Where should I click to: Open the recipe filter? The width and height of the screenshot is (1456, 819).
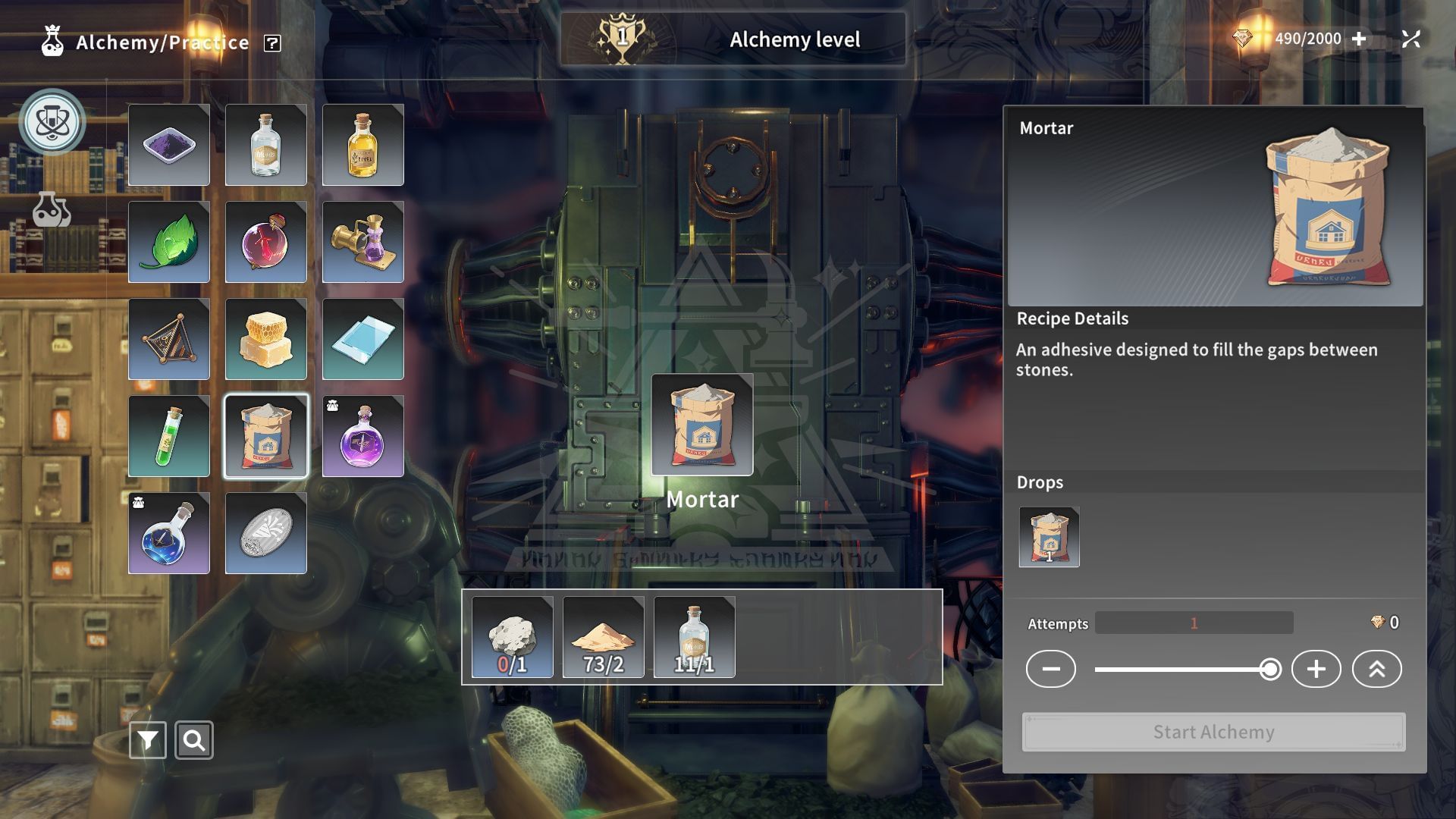coord(147,740)
